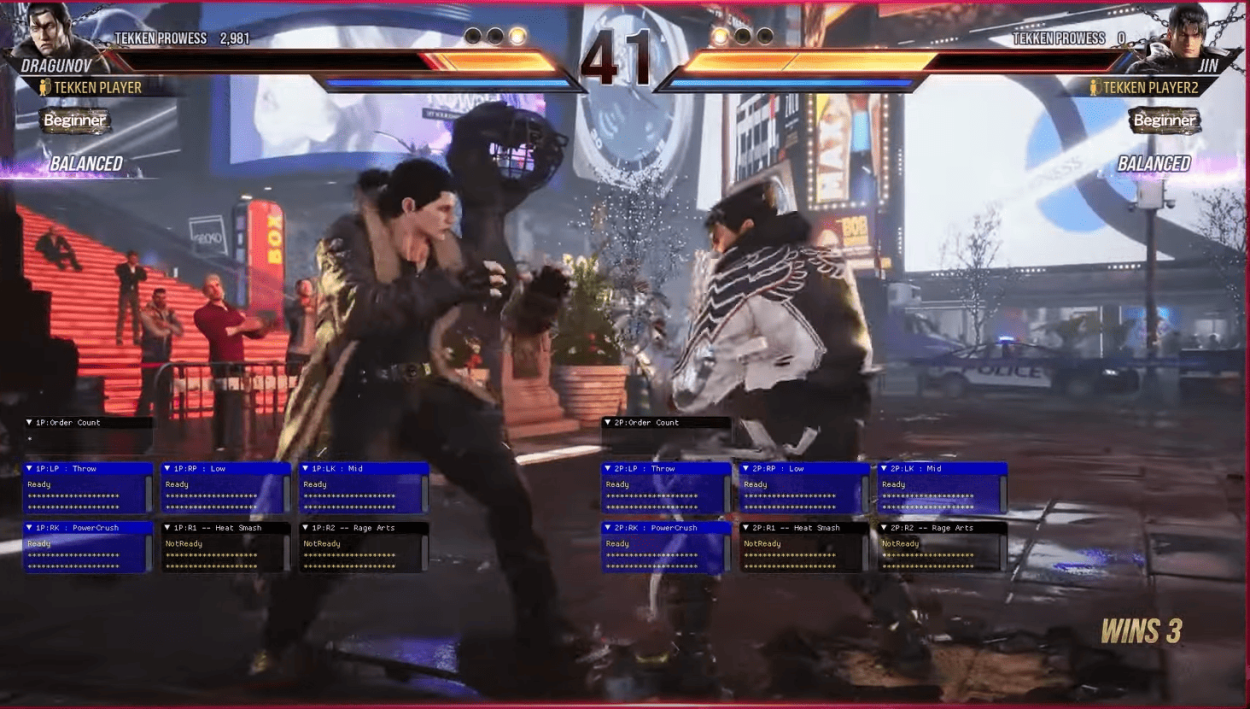Collapse the 2P:LK Mid panel

click(884, 469)
